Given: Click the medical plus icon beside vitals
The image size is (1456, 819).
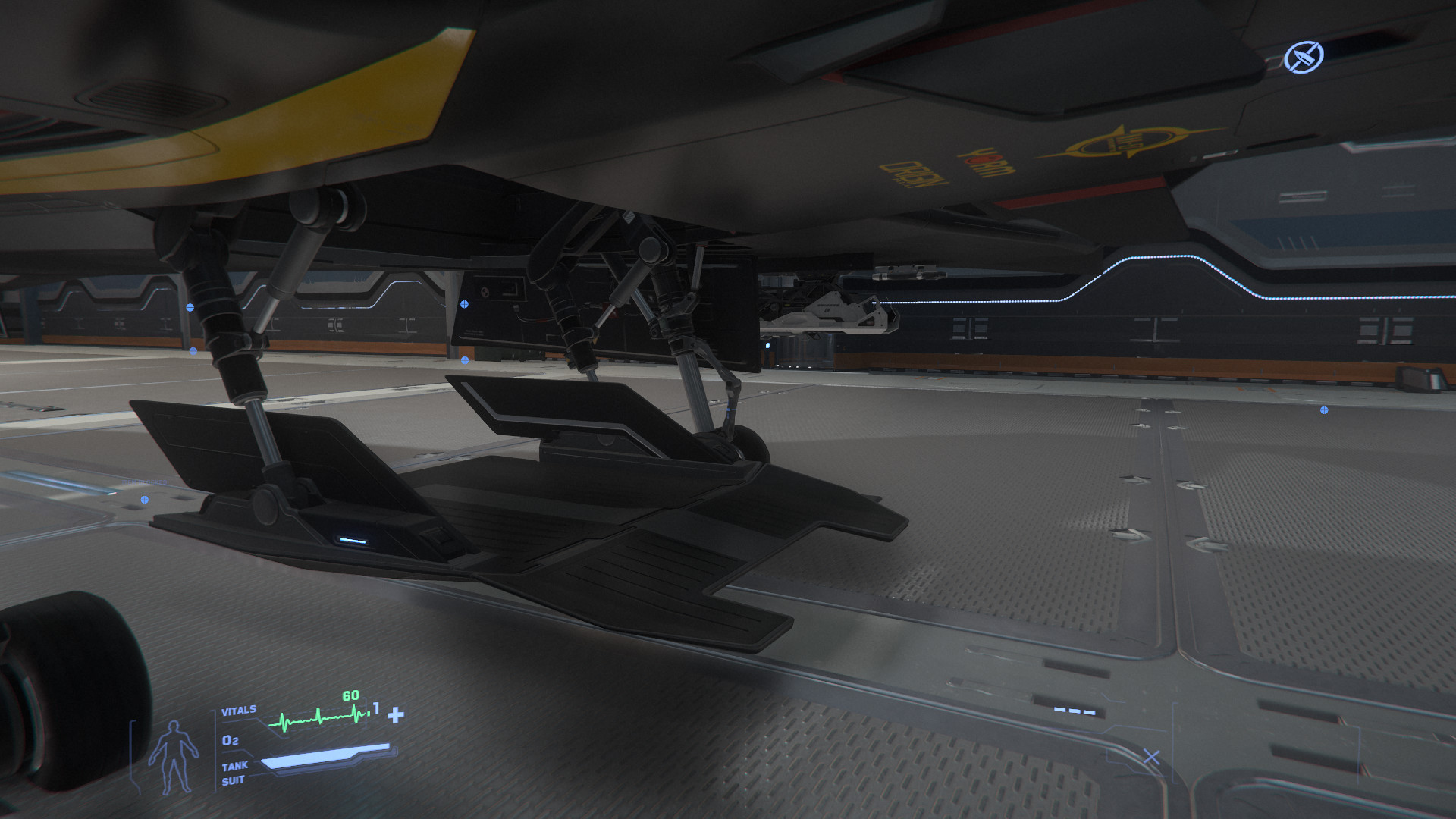Looking at the screenshot, I should pyautogui.click(x=396, y=714).
